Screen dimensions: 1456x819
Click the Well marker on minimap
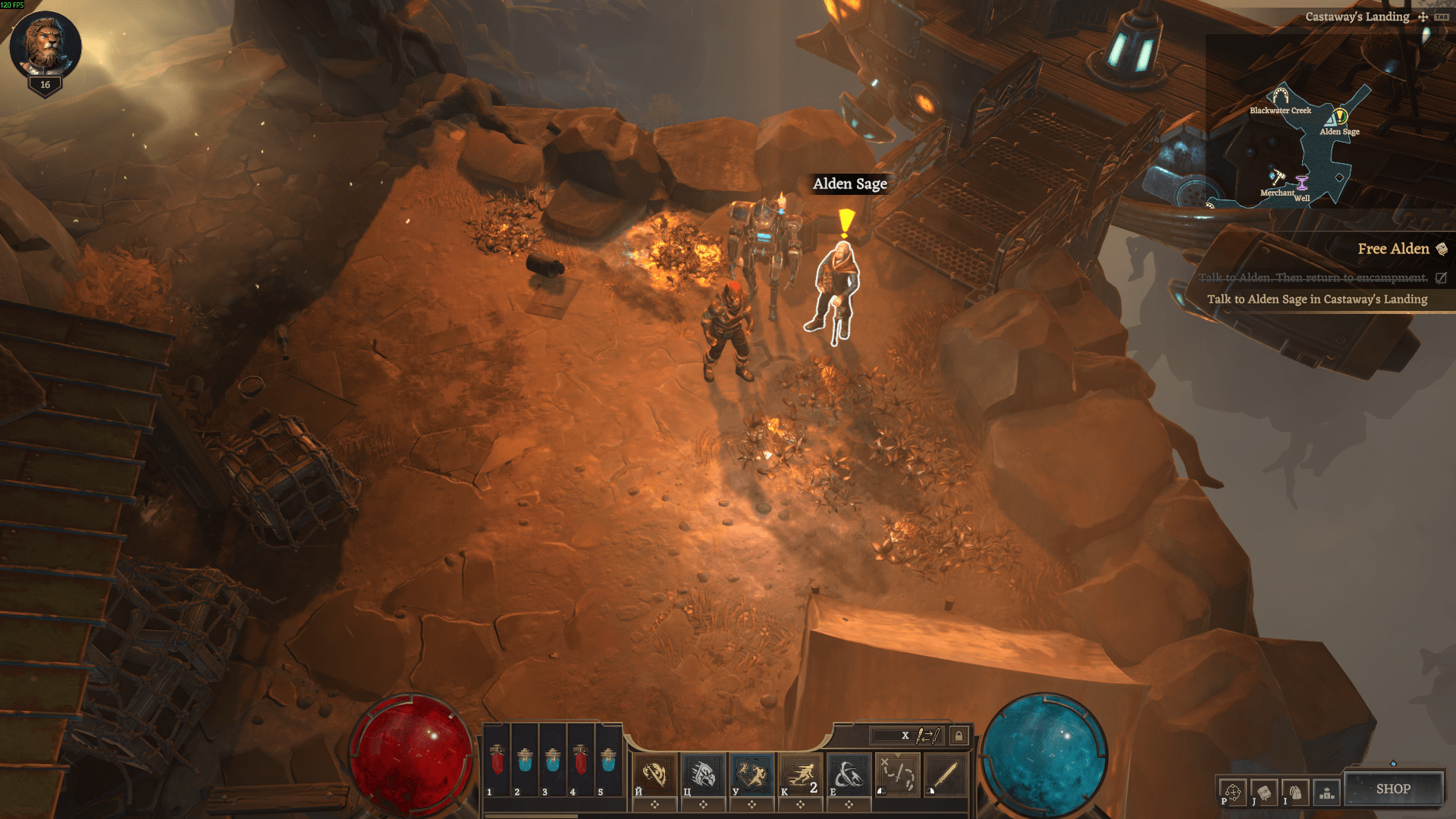(1302, 184)
